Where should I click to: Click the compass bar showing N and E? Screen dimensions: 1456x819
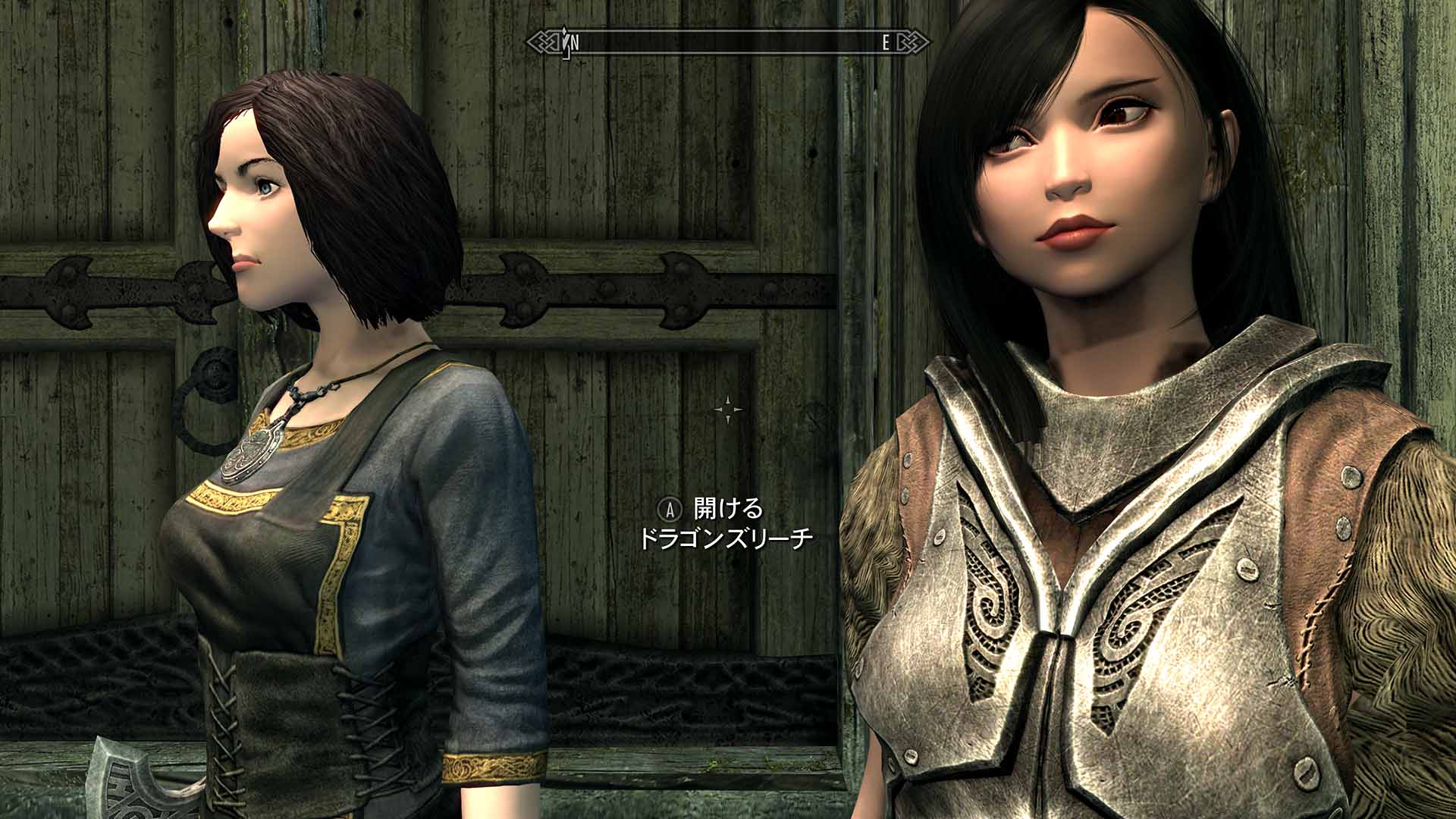(728, 42)
